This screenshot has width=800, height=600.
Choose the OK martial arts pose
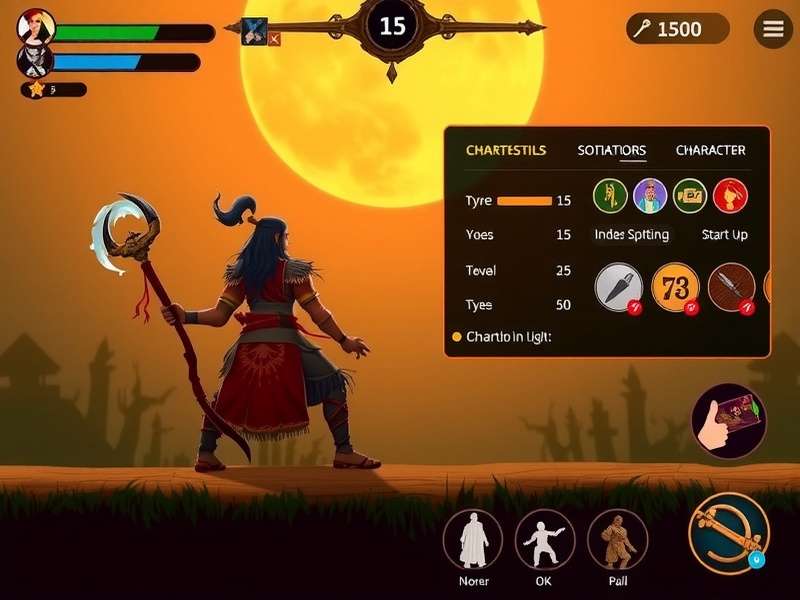click(x=545, y=540)
